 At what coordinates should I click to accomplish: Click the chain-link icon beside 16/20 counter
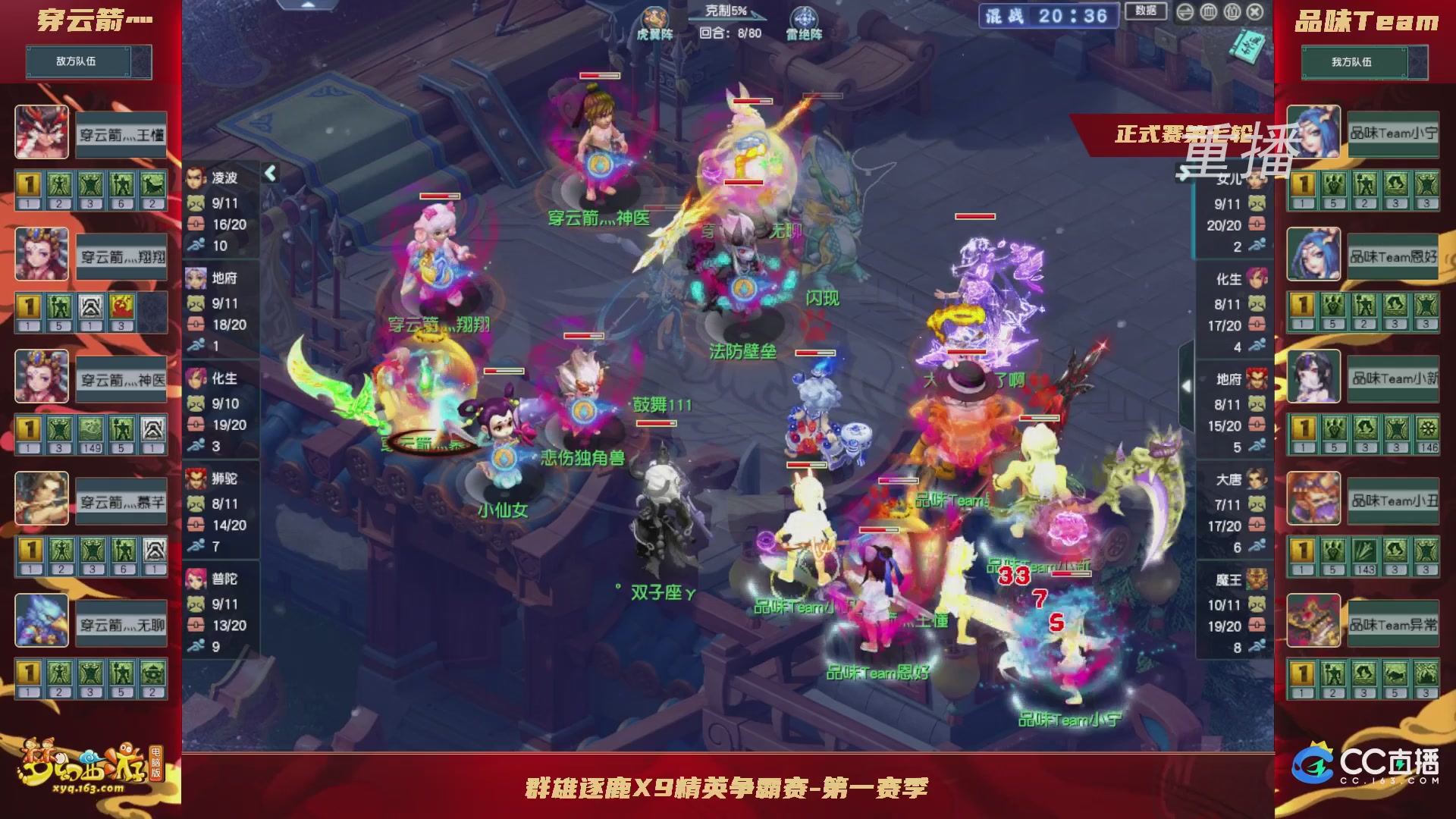click(x=196, y=224)
